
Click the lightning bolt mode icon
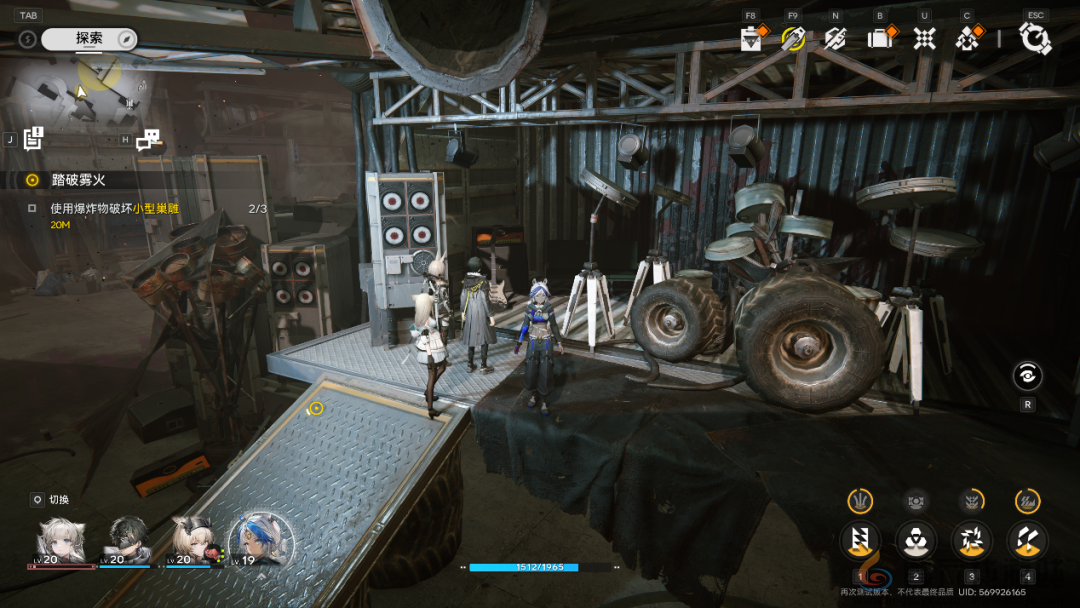[x=28, y=39]
